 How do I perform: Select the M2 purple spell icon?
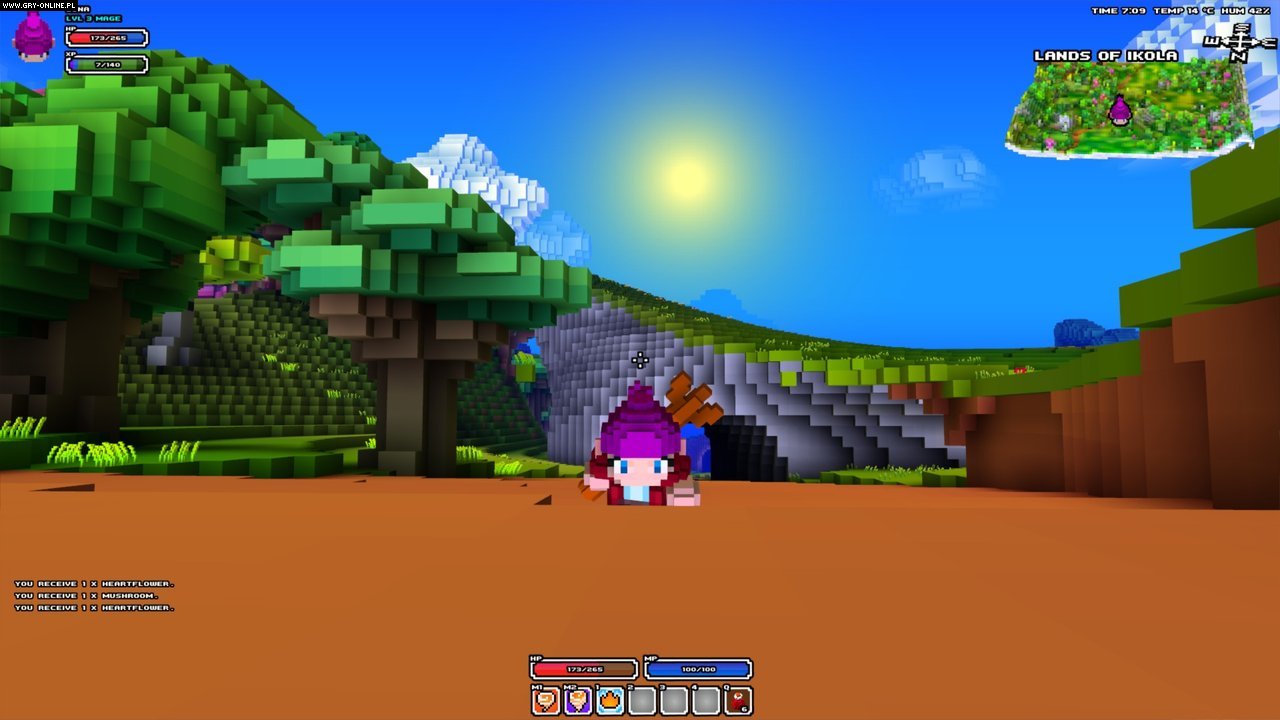(x=577, y=700)
